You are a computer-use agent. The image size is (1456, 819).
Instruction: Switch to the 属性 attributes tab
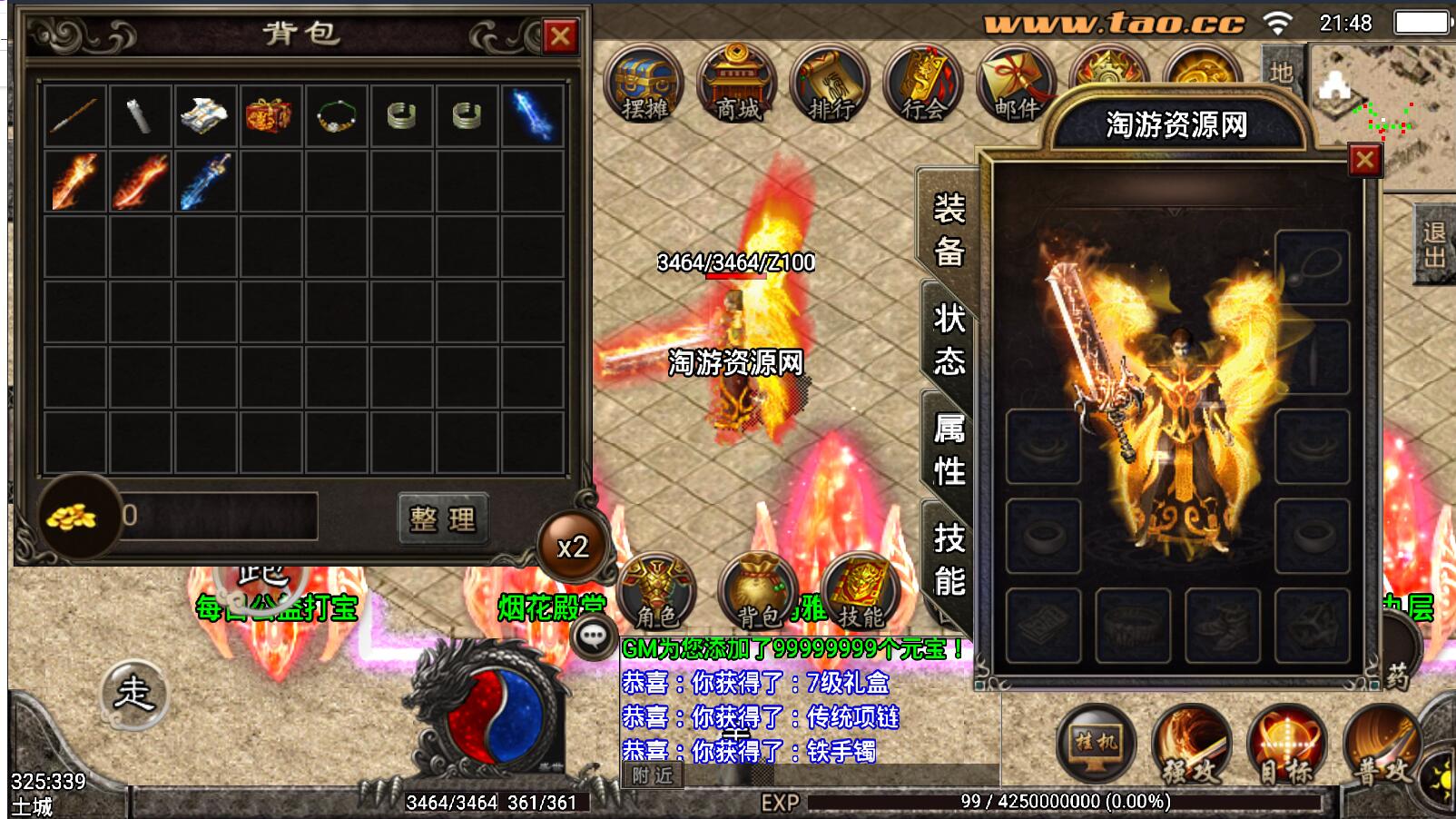[x=949, y=449]
